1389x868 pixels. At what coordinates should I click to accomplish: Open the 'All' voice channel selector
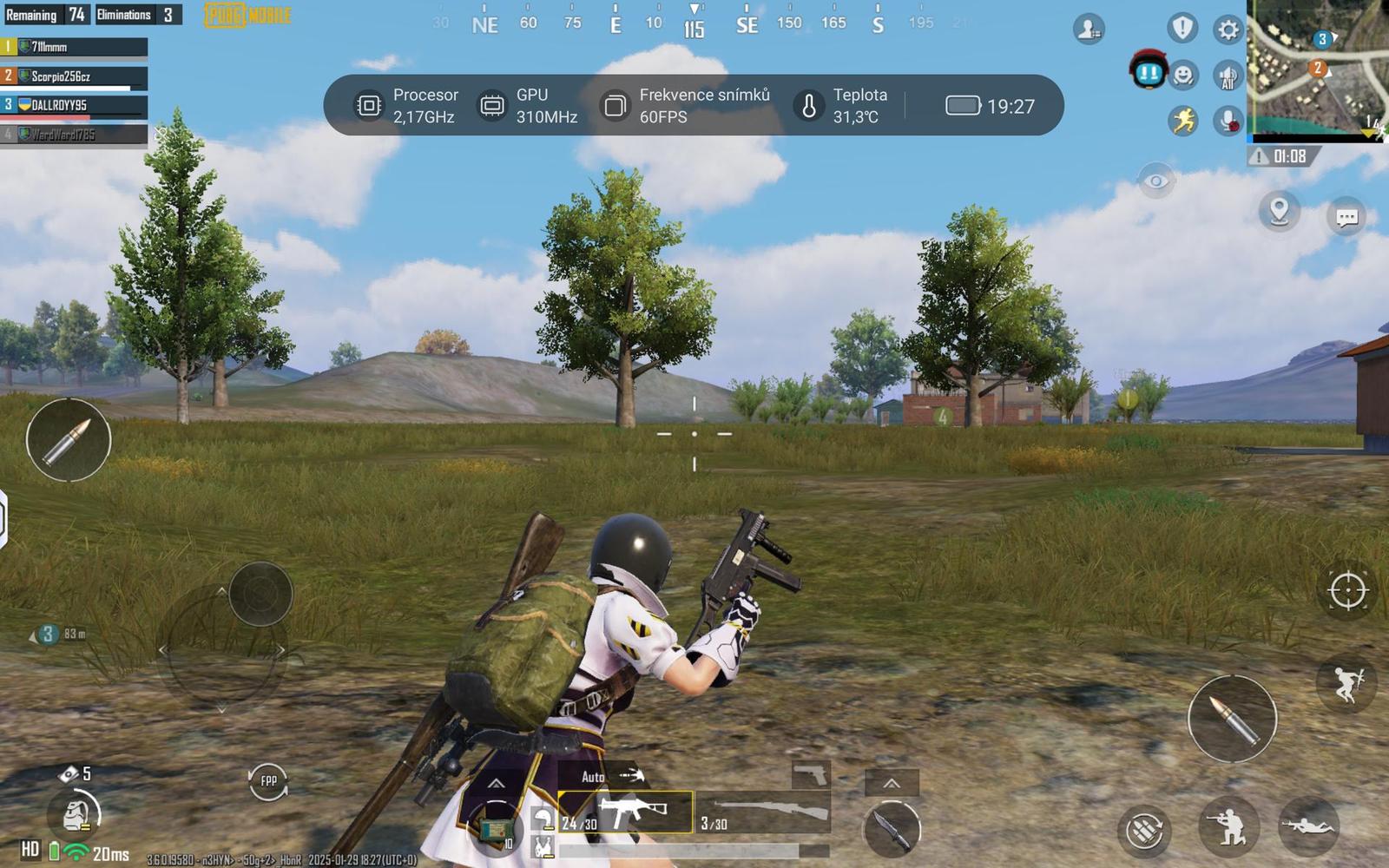pyautogui.click(x=1228, y=76)
